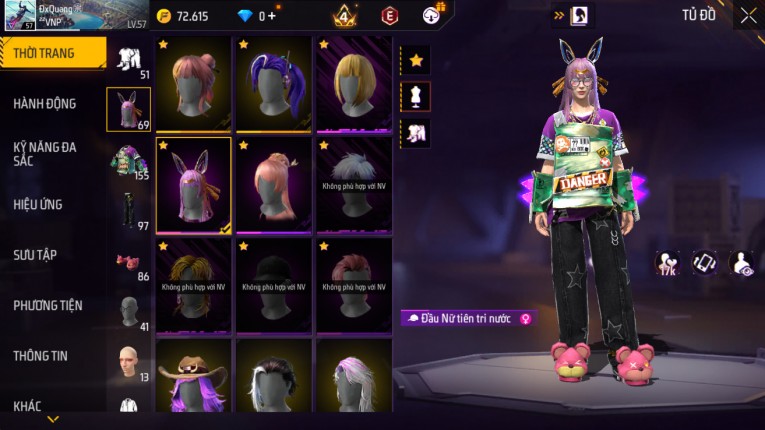Image resolution: width=765 pixels, height=430 pixels.
Task: Open the Hành Động category
Action: pyautogui.click(x=45, y=103)
